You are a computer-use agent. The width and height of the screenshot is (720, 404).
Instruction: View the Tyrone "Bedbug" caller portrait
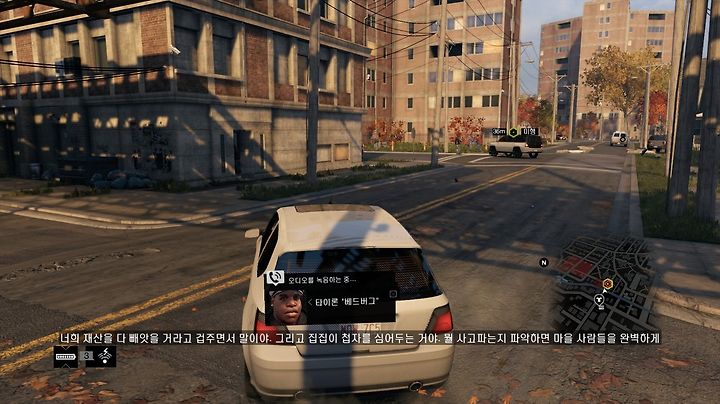click(x=287, y=307)
